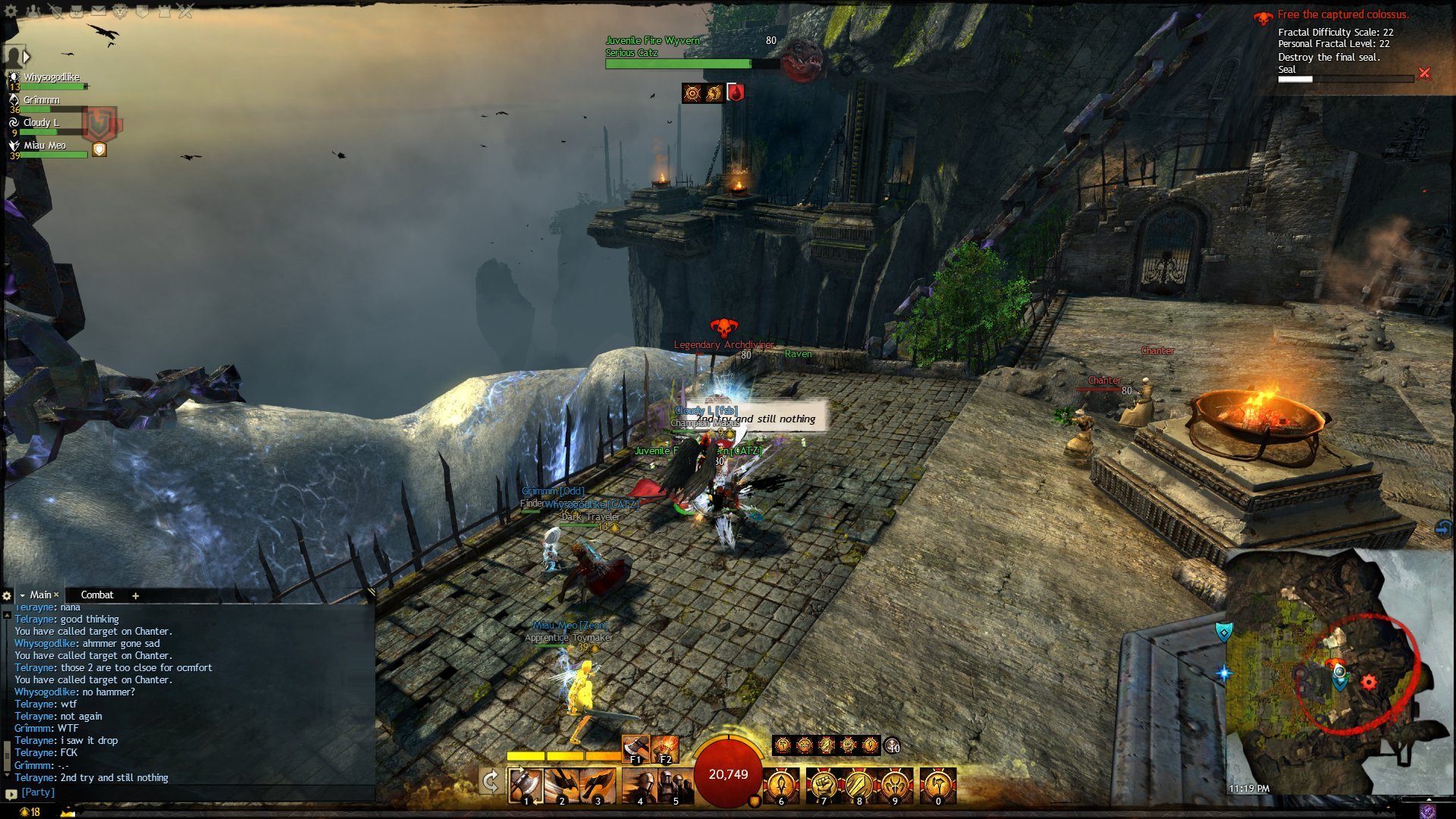Open the gear game menu icon
Image resolution: width=1456 pixels, height=819 pixels.
pyautogui.click(x=11, y=11)
